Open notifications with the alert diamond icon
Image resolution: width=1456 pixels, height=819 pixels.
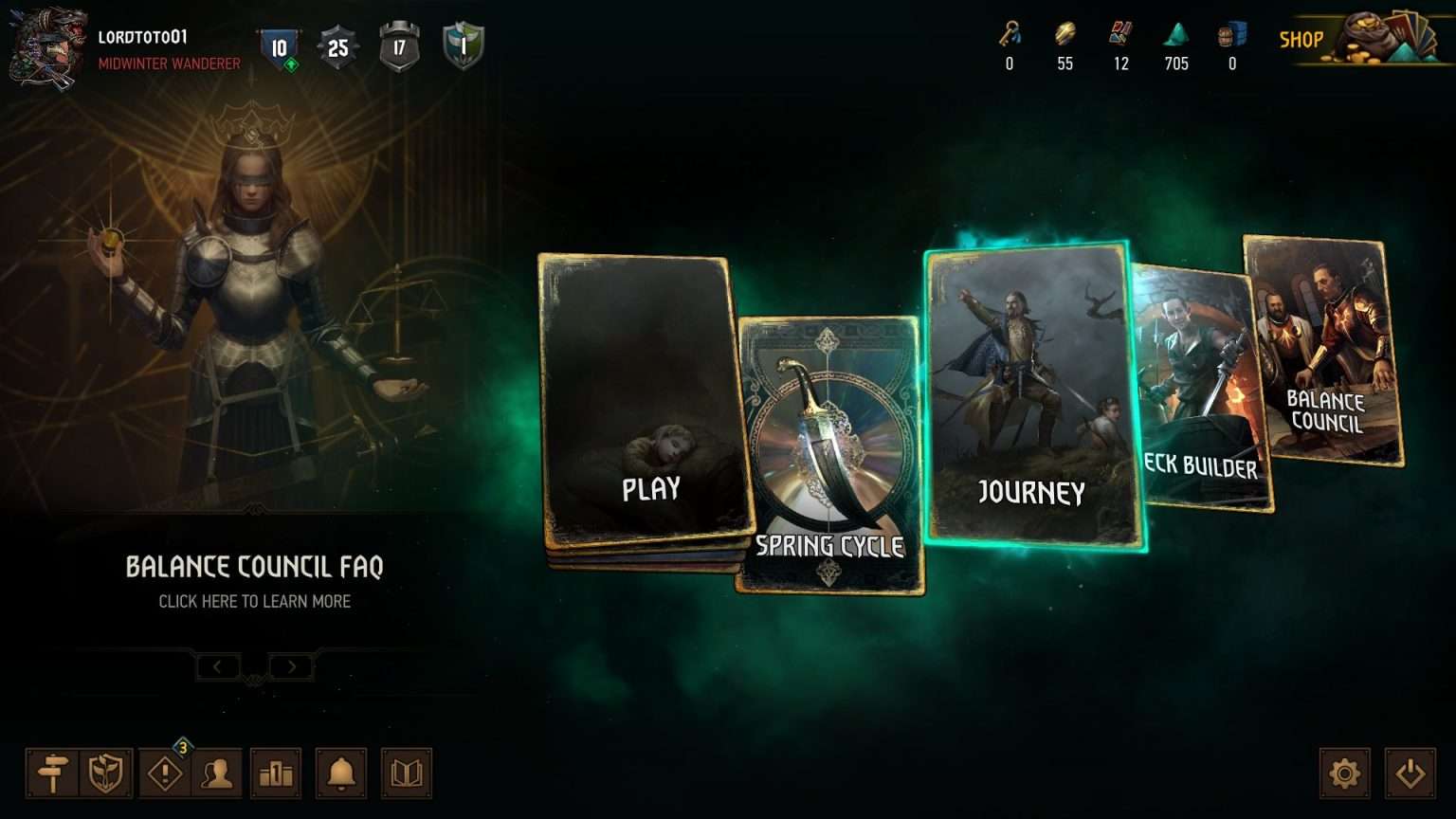coord(163,773)
